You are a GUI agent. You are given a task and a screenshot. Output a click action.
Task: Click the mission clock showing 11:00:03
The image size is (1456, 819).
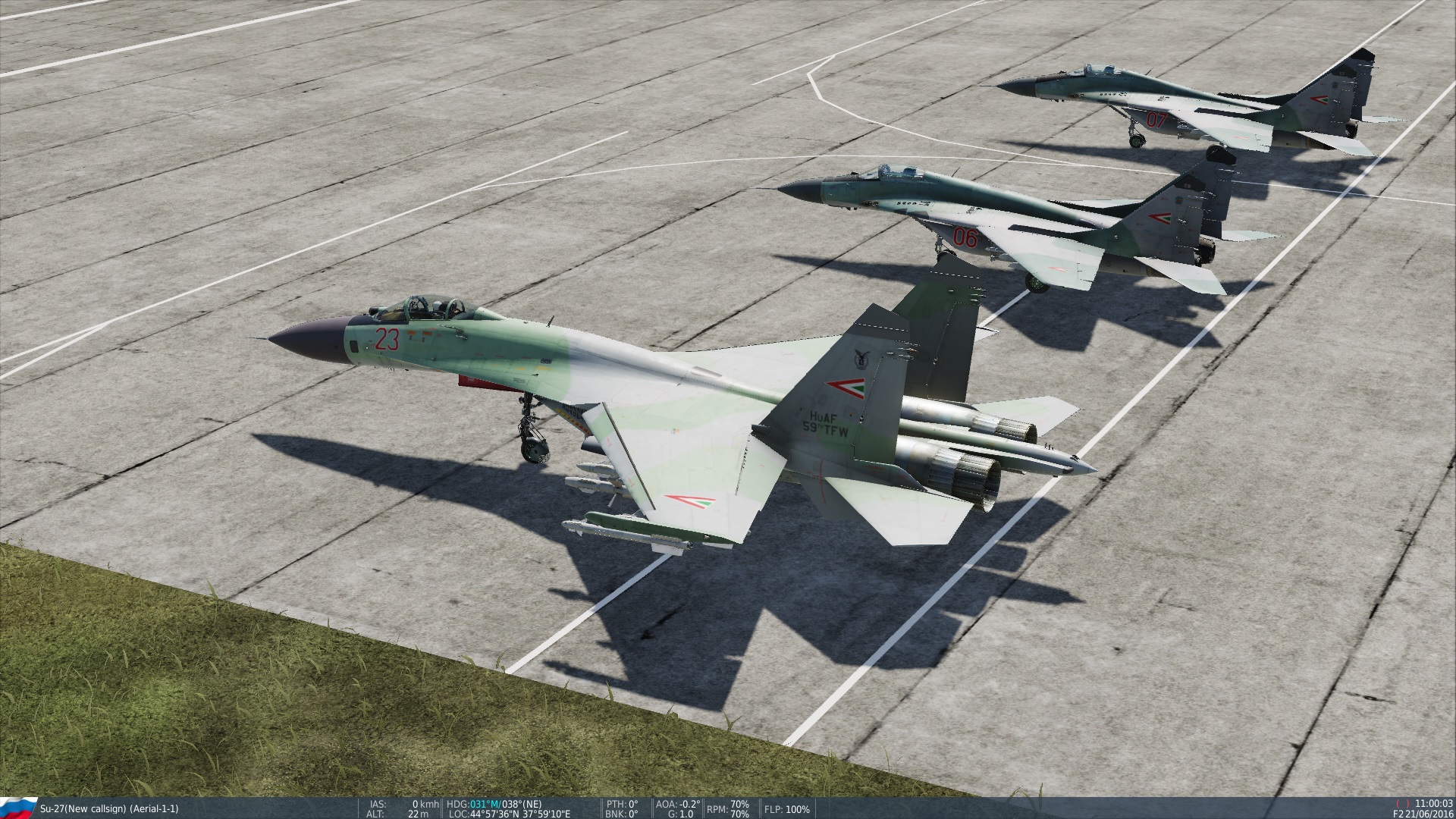1433,802
